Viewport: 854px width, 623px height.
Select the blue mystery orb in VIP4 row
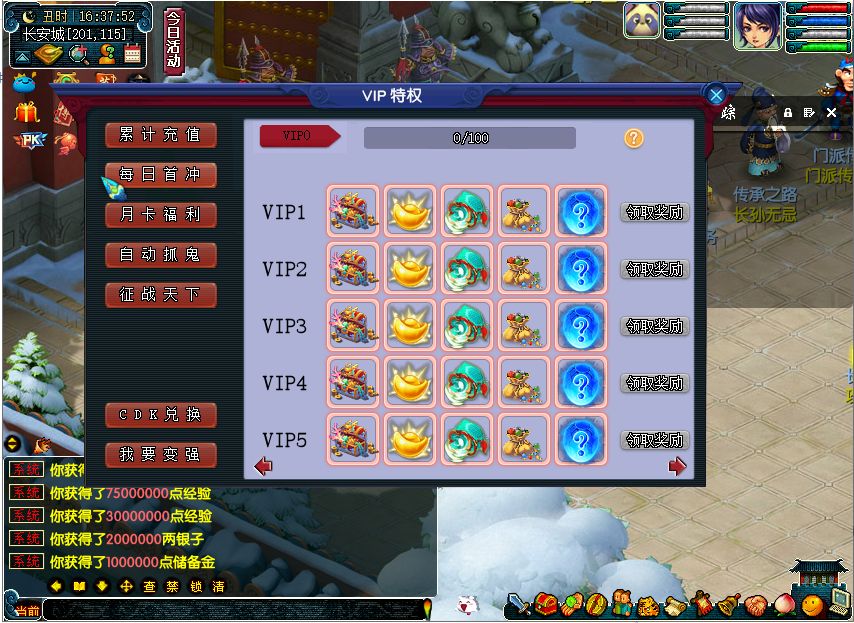click(581, 383)
